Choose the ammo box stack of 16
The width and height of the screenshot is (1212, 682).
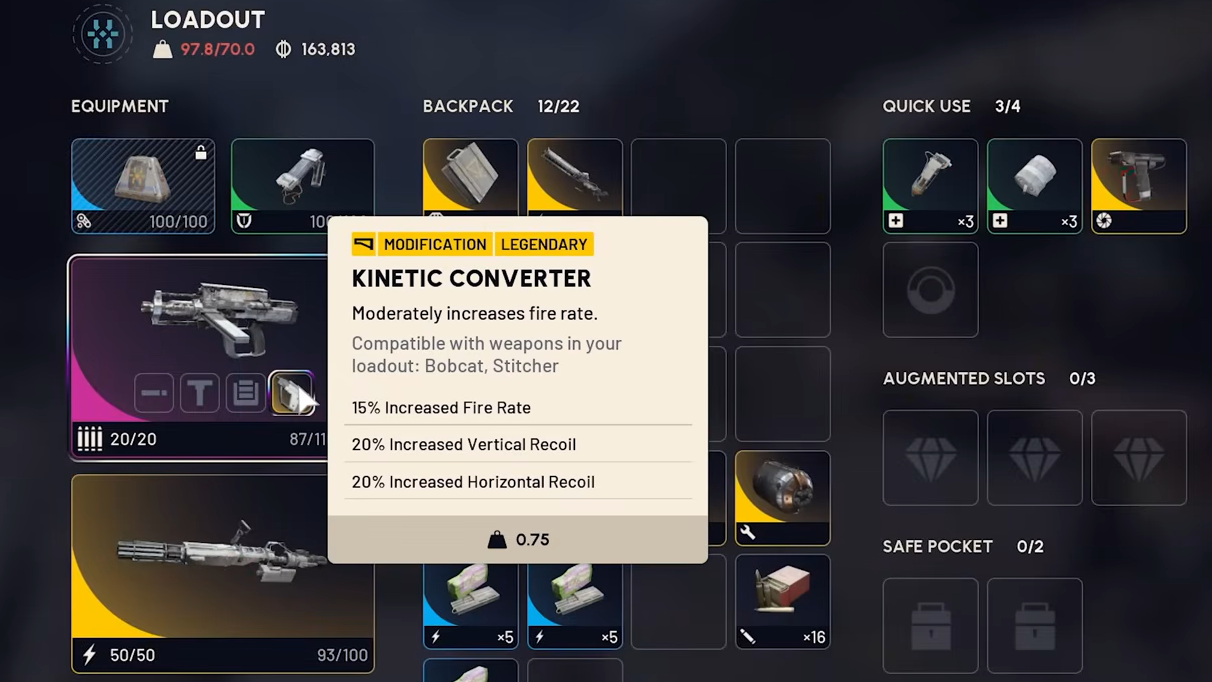coord(782,601)
